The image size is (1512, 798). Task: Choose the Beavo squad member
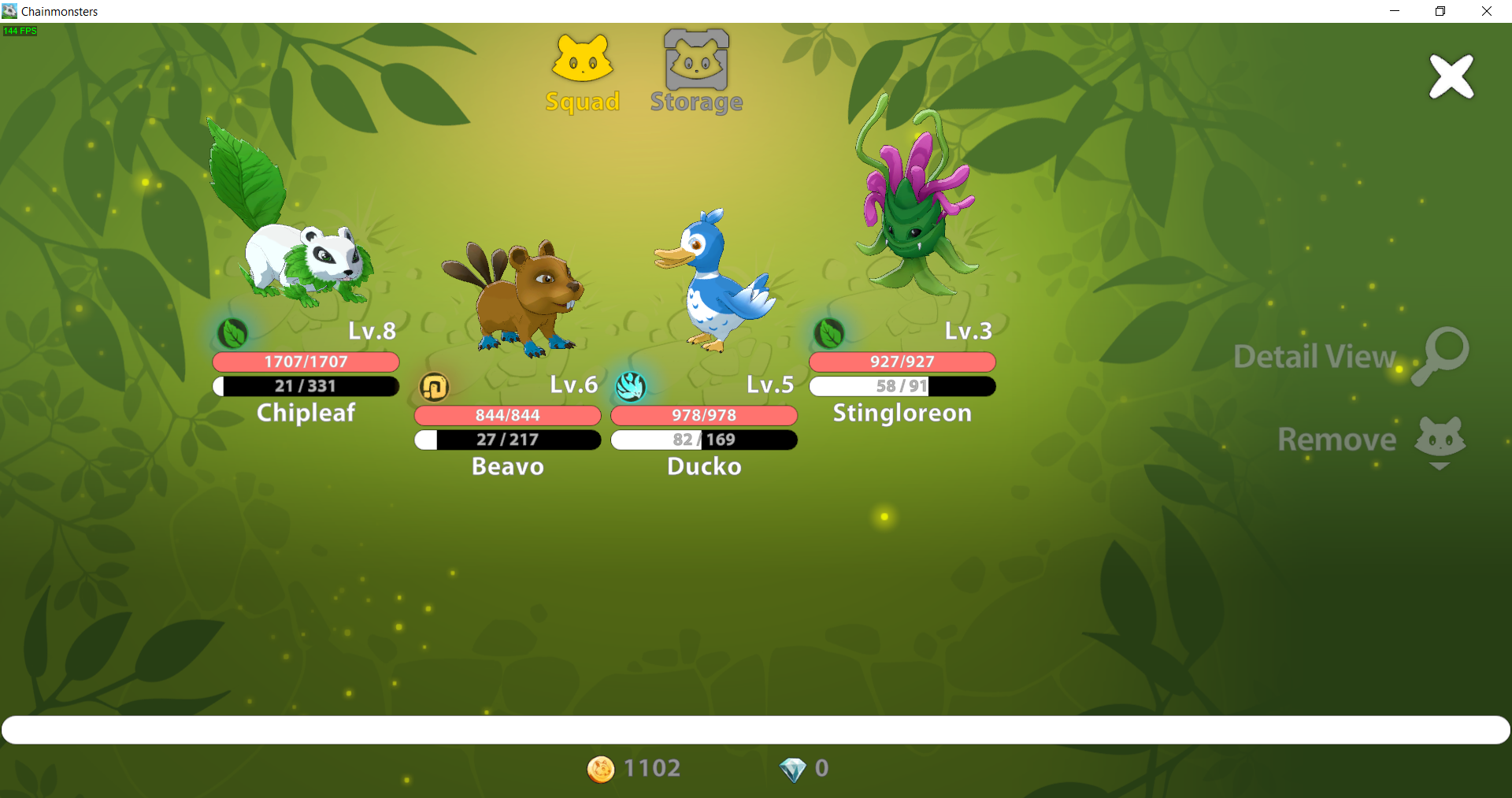pos(511,298)
